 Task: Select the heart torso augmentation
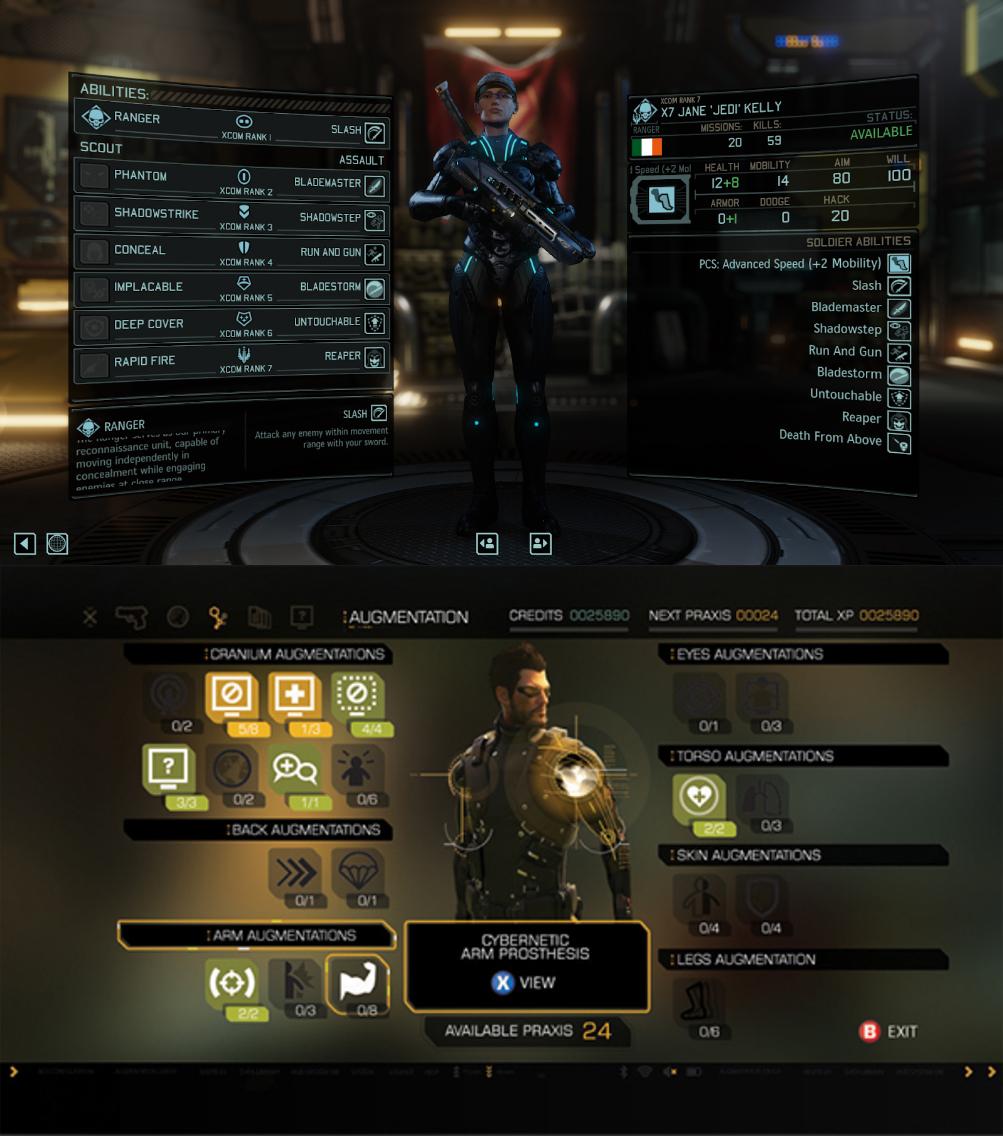pos(697,798)
